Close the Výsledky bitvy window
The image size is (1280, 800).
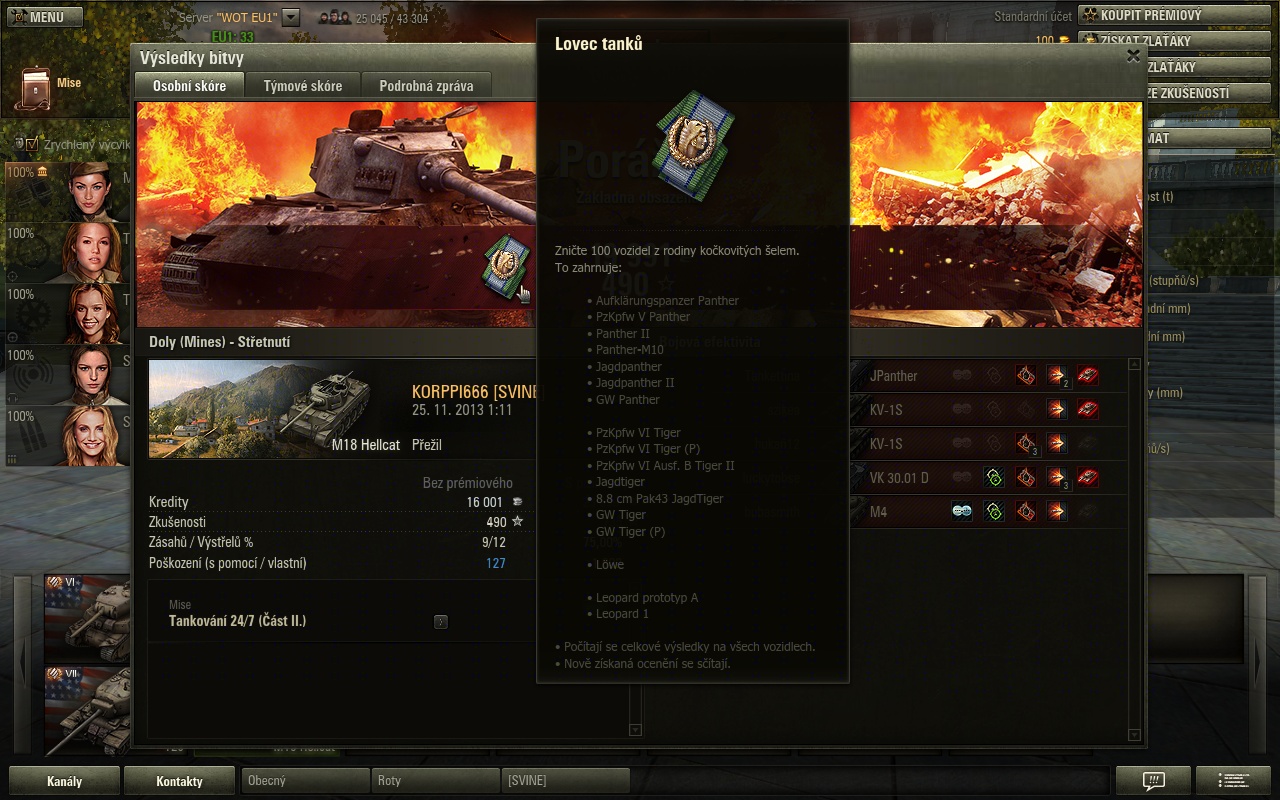click(1133, 56)
